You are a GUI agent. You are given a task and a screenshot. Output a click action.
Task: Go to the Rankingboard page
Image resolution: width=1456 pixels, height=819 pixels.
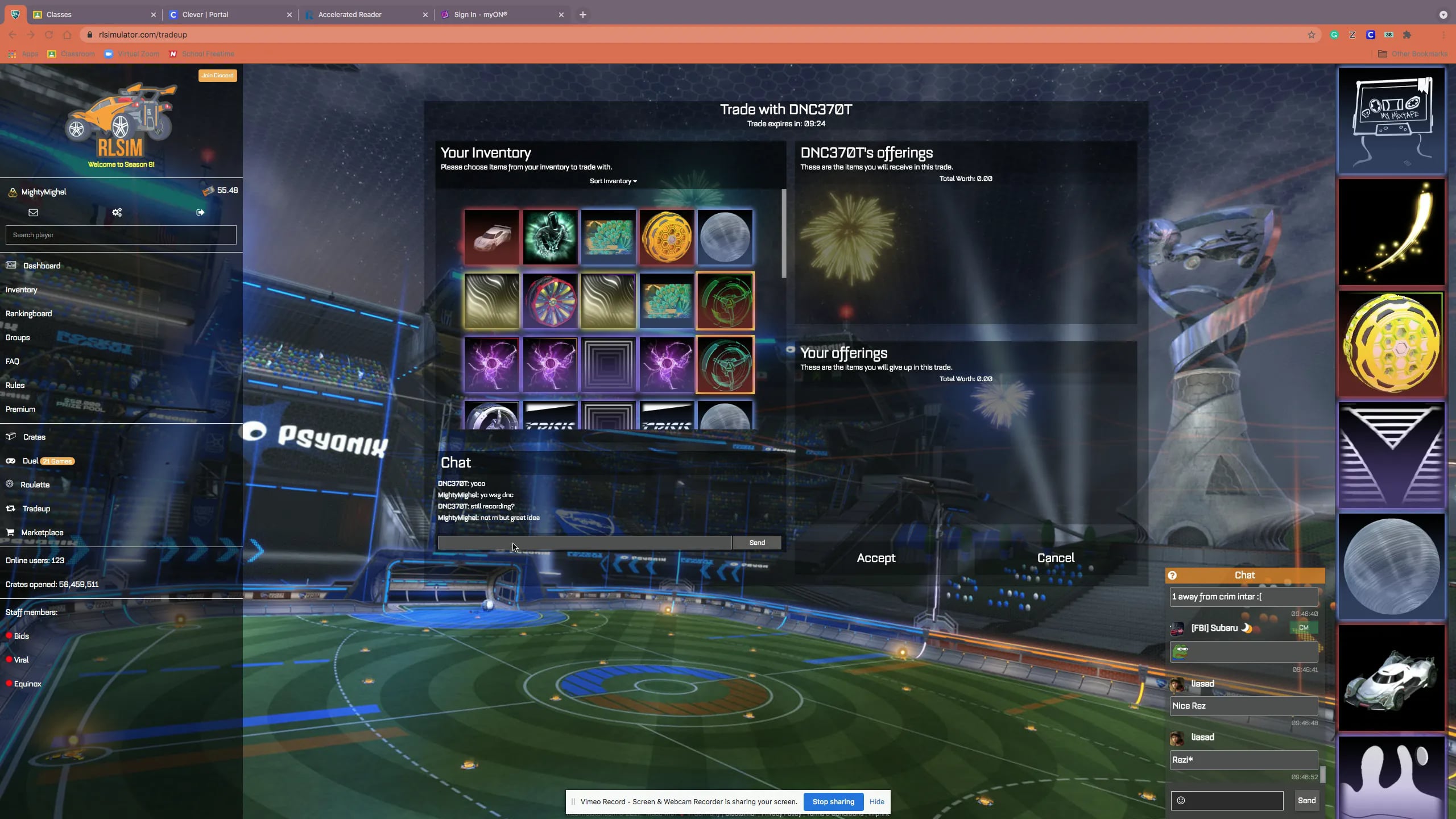coord(28,313)
